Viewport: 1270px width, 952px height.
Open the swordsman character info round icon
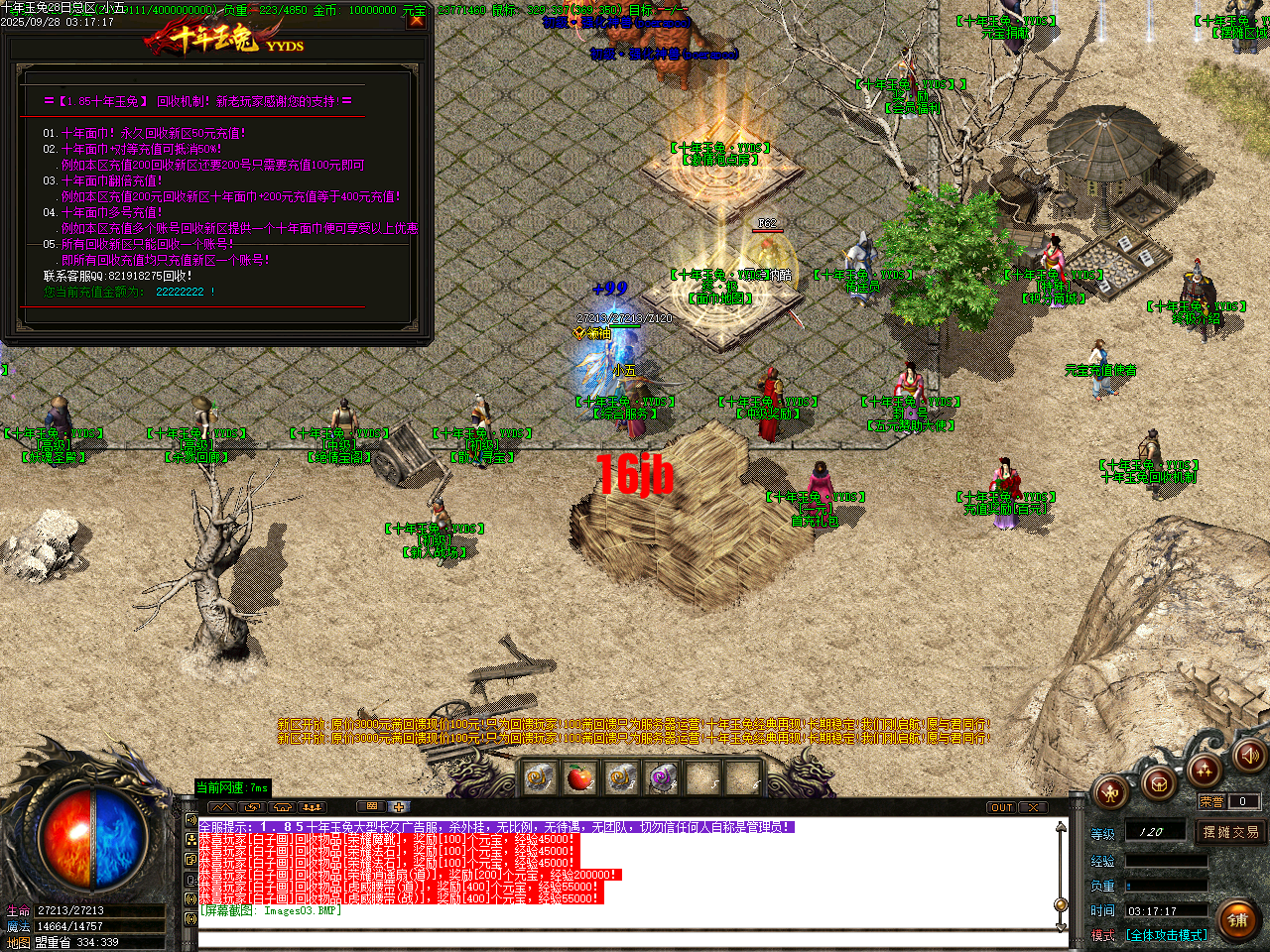[1109, 791]
